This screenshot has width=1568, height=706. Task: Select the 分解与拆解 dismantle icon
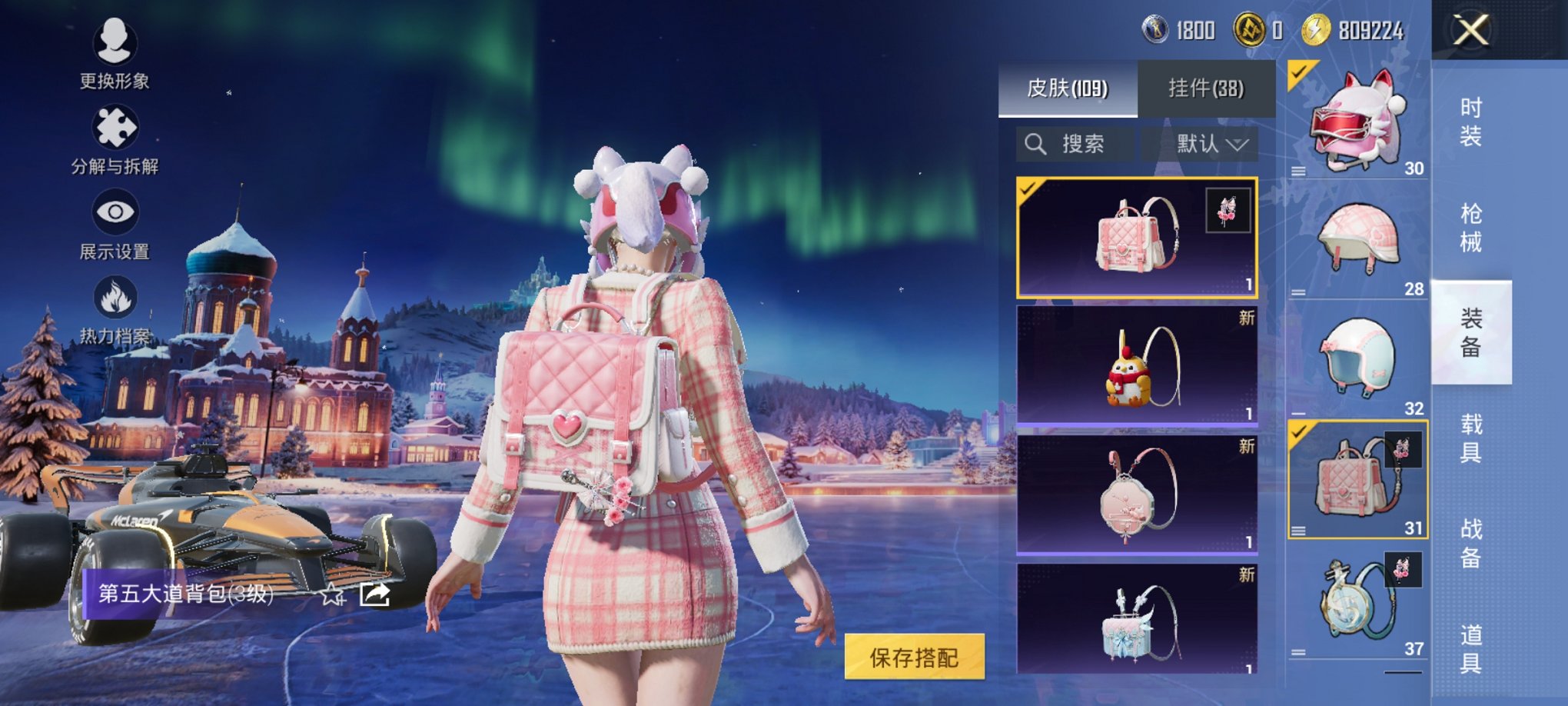[x=114, y=127]
